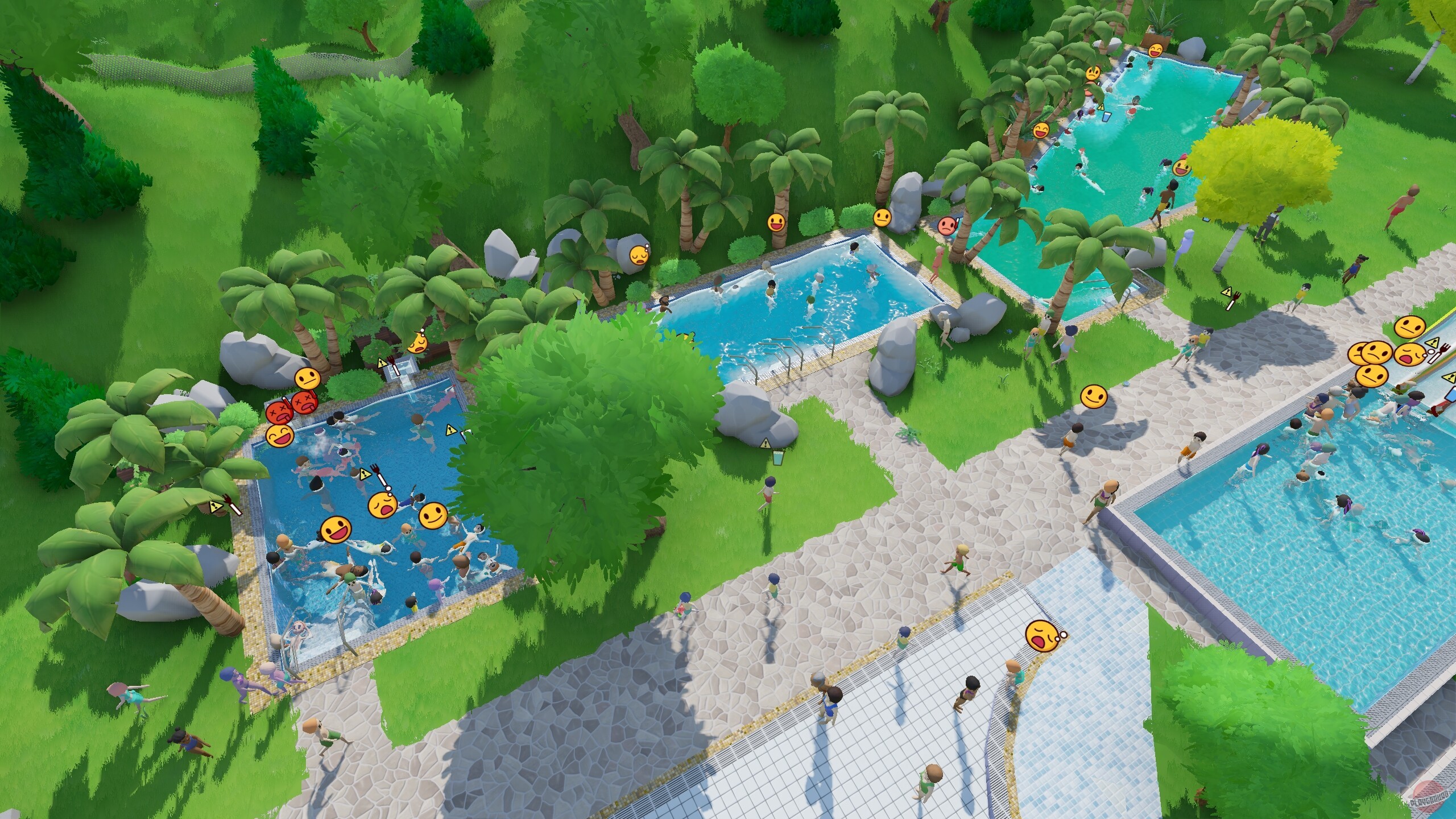Select the smiling emoji near the middle rectangular pool
The image size is (1456, 819).
point(776,221)
